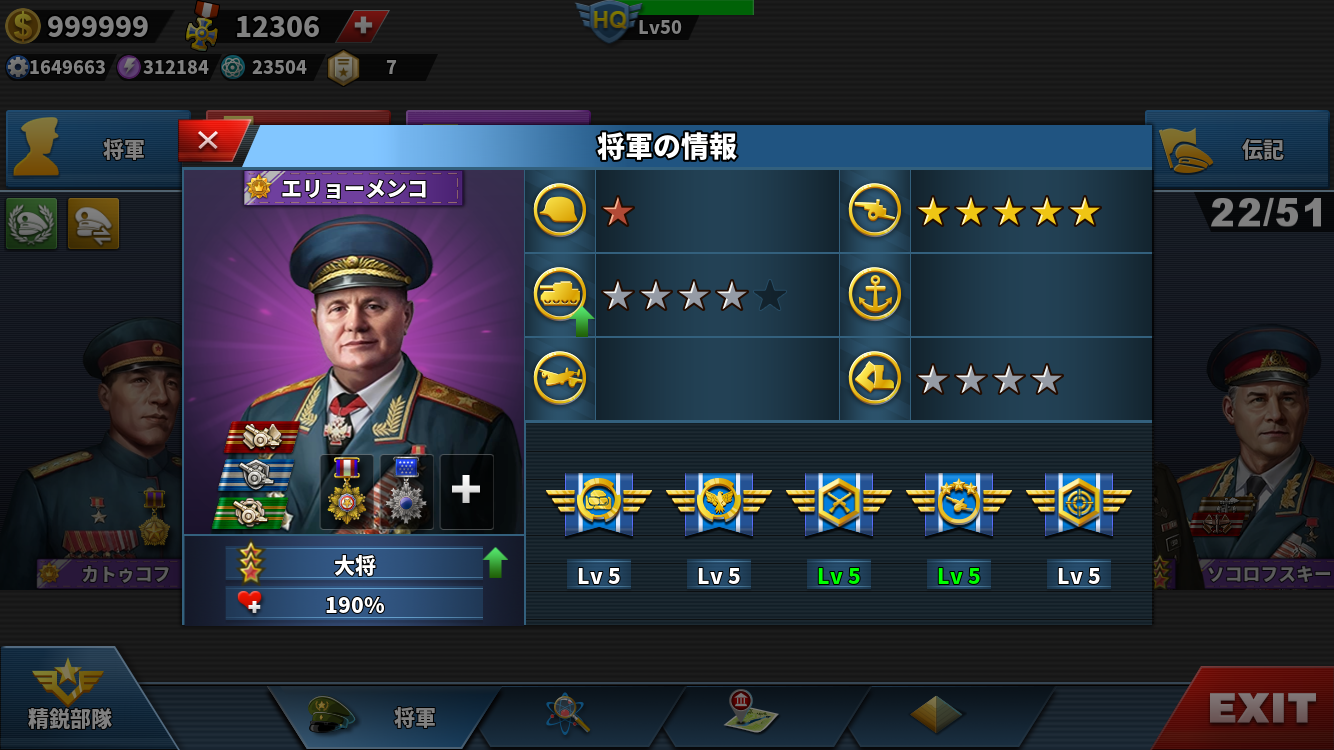Upgrade the tank ability with green arrow
Viewport: 1334px width, 750px height.
click(x=580, y=322)
